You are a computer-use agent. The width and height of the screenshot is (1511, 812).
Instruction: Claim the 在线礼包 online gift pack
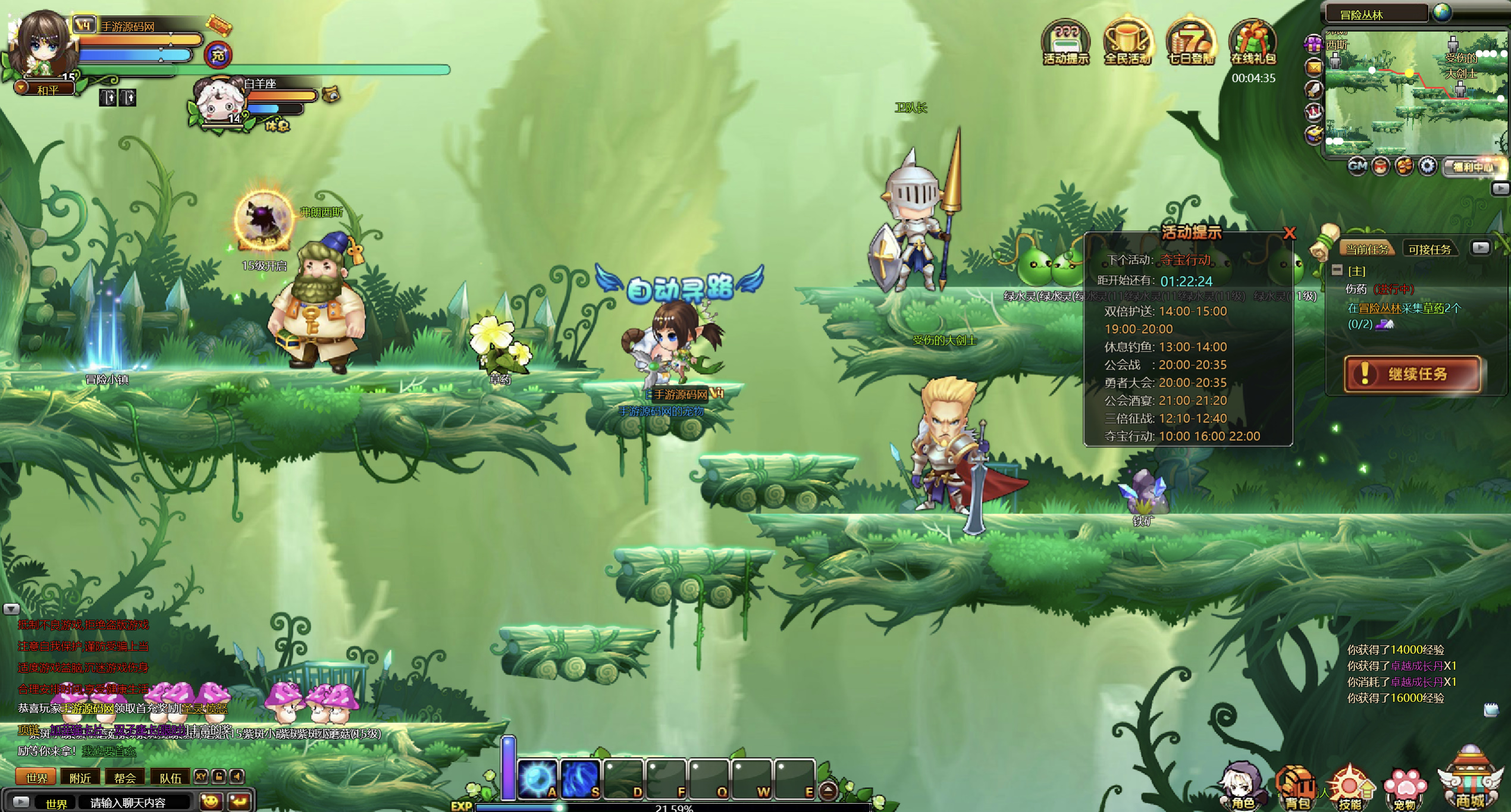pos(1253,42)
